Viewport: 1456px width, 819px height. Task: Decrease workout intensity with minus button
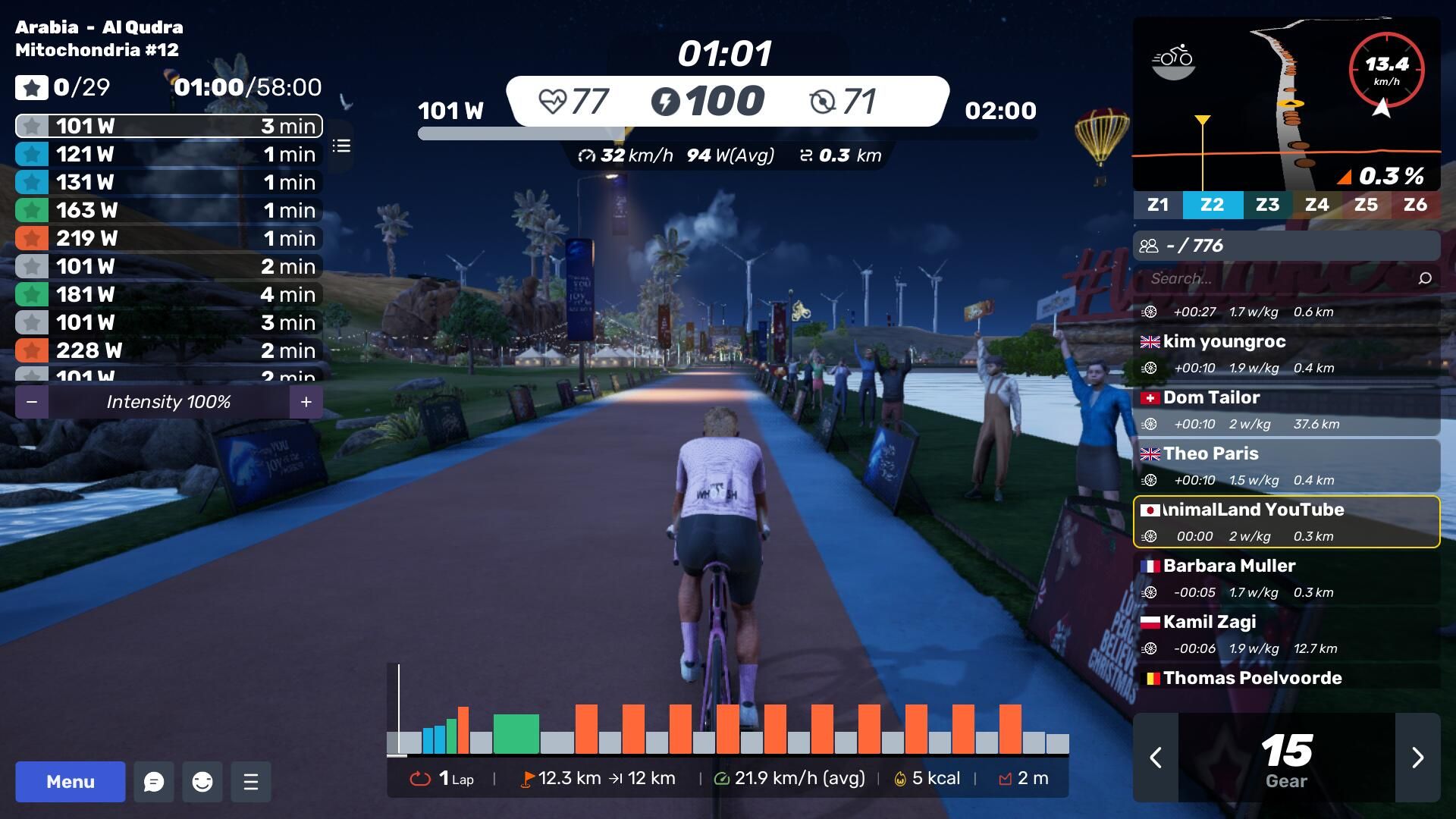tap(32, 402)
